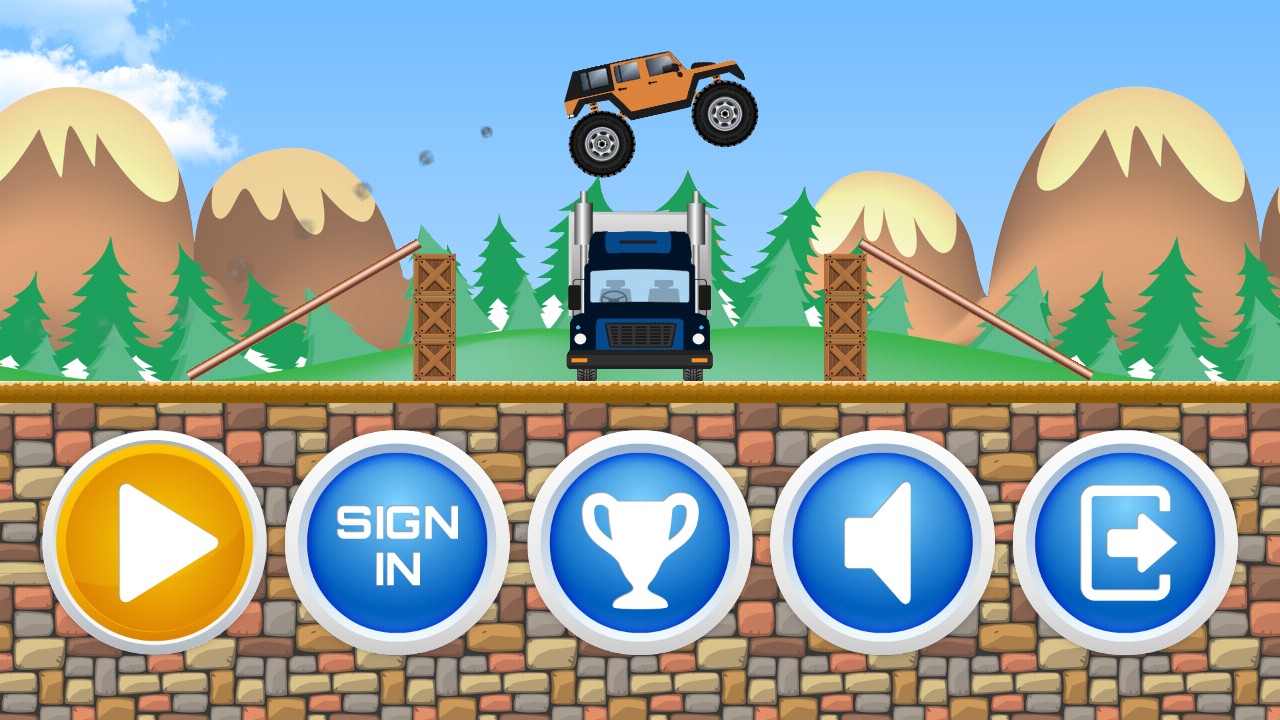Tap the SIGN IN button
This screenshot has width=1280, height=720.
(x=397, y=542)
